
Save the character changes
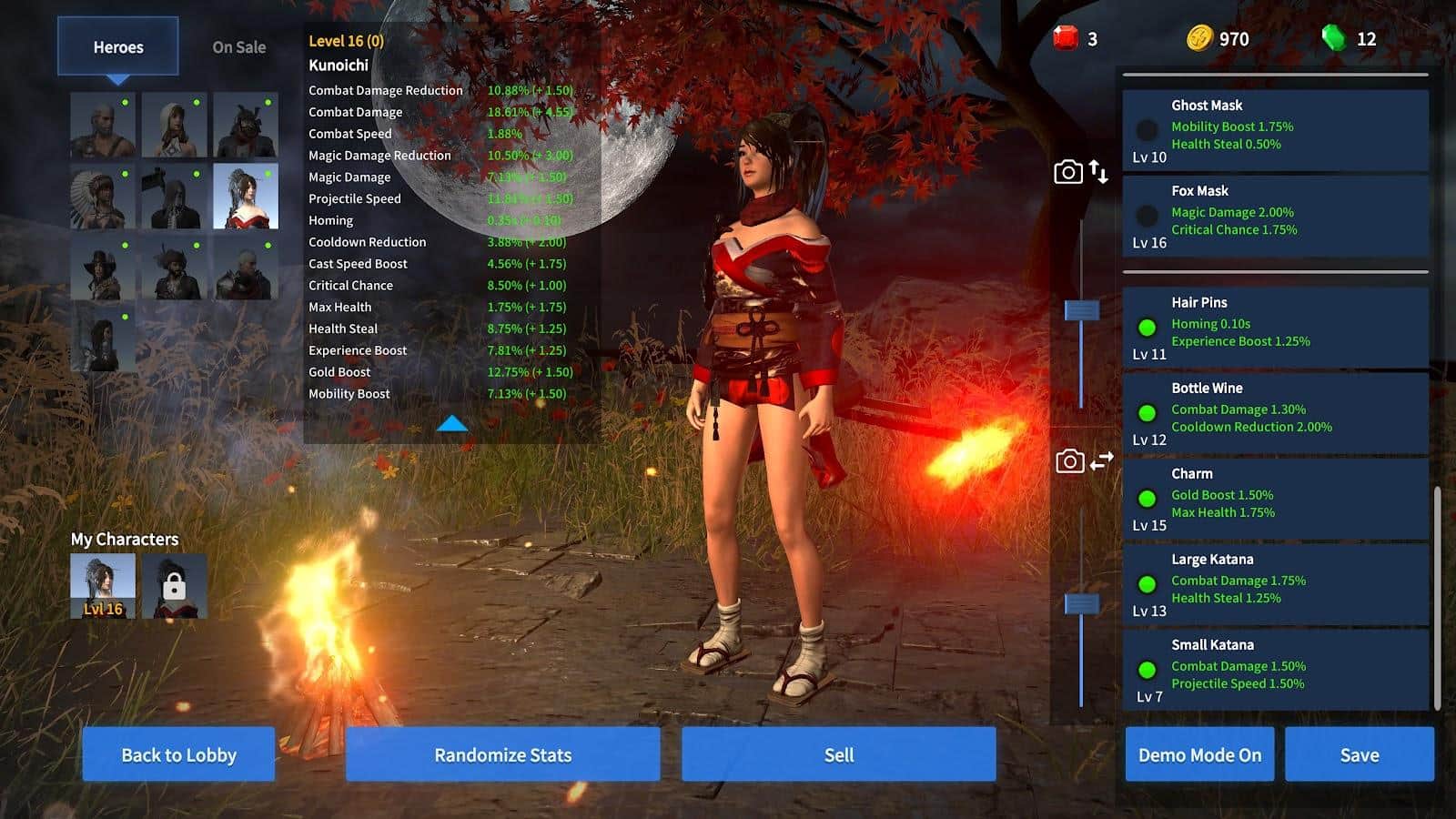(1359, 754)
